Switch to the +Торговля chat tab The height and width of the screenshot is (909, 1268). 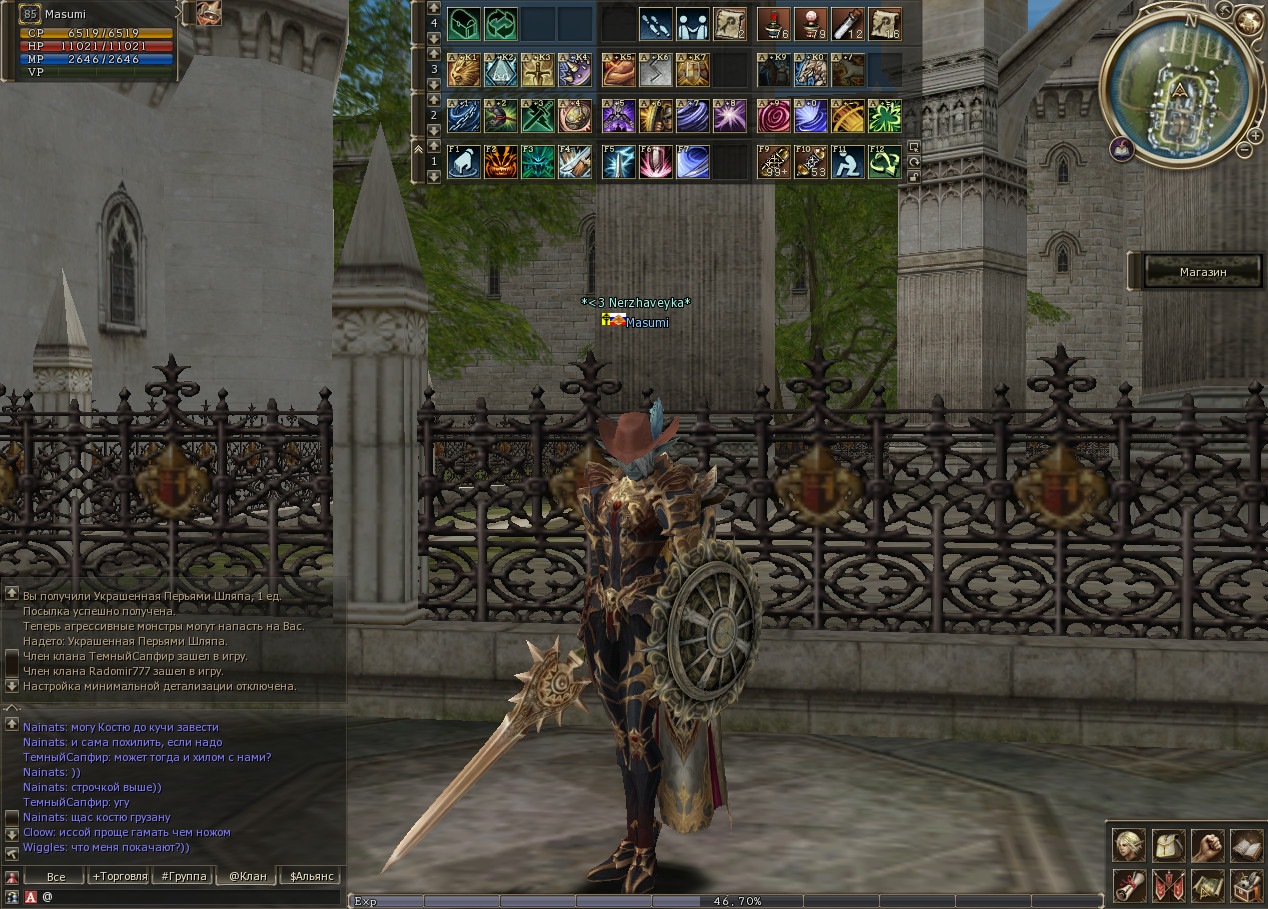[x=119, y=876]
